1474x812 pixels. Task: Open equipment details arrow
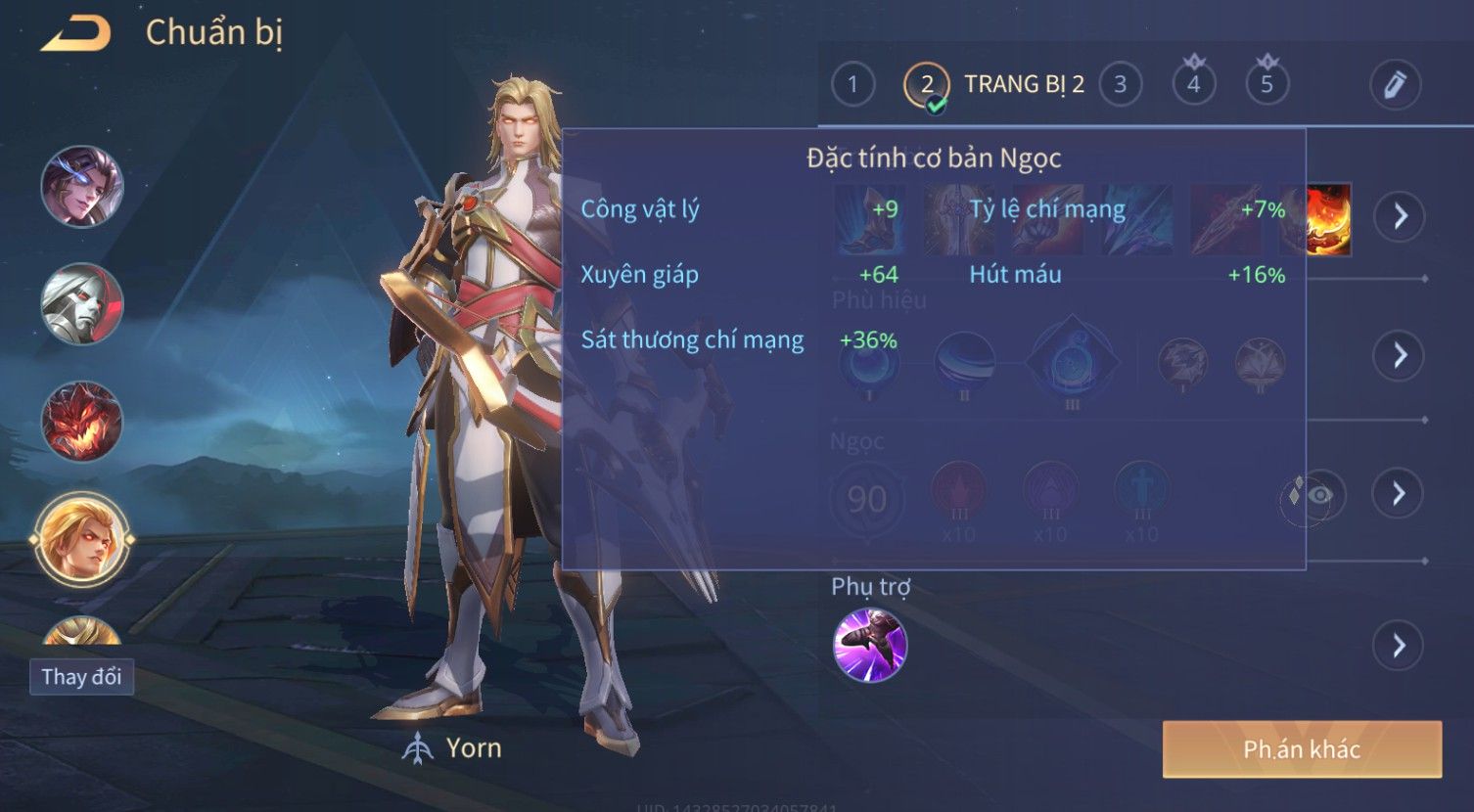[1400, 216]
